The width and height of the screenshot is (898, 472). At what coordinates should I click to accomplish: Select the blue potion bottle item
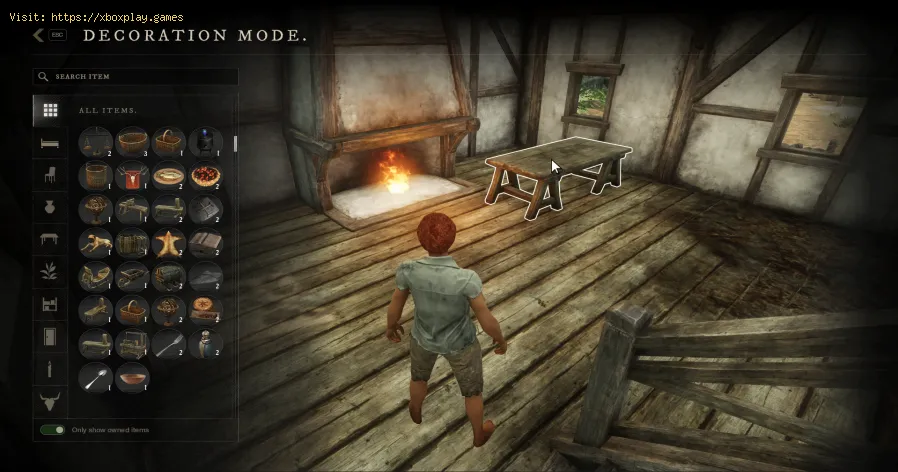(205, 143)
